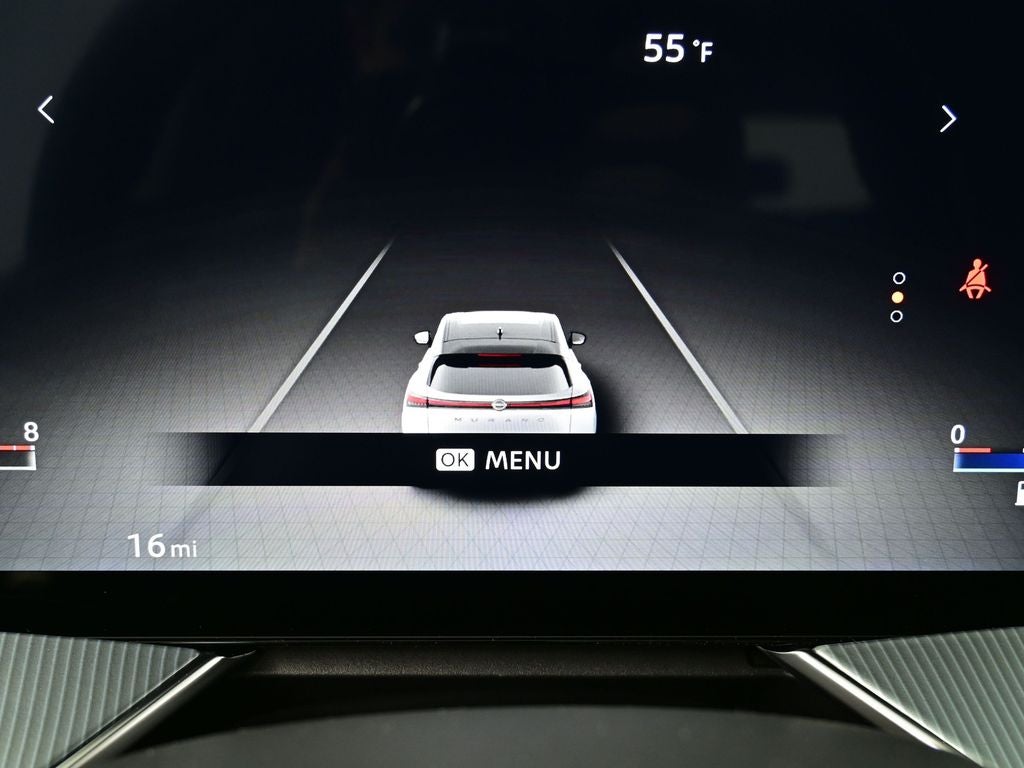Image resolution: width=1024 pixels, height=768 pixels.
Task: Click the red seatbelt warning icon
Action: click(x=974, y=280)
